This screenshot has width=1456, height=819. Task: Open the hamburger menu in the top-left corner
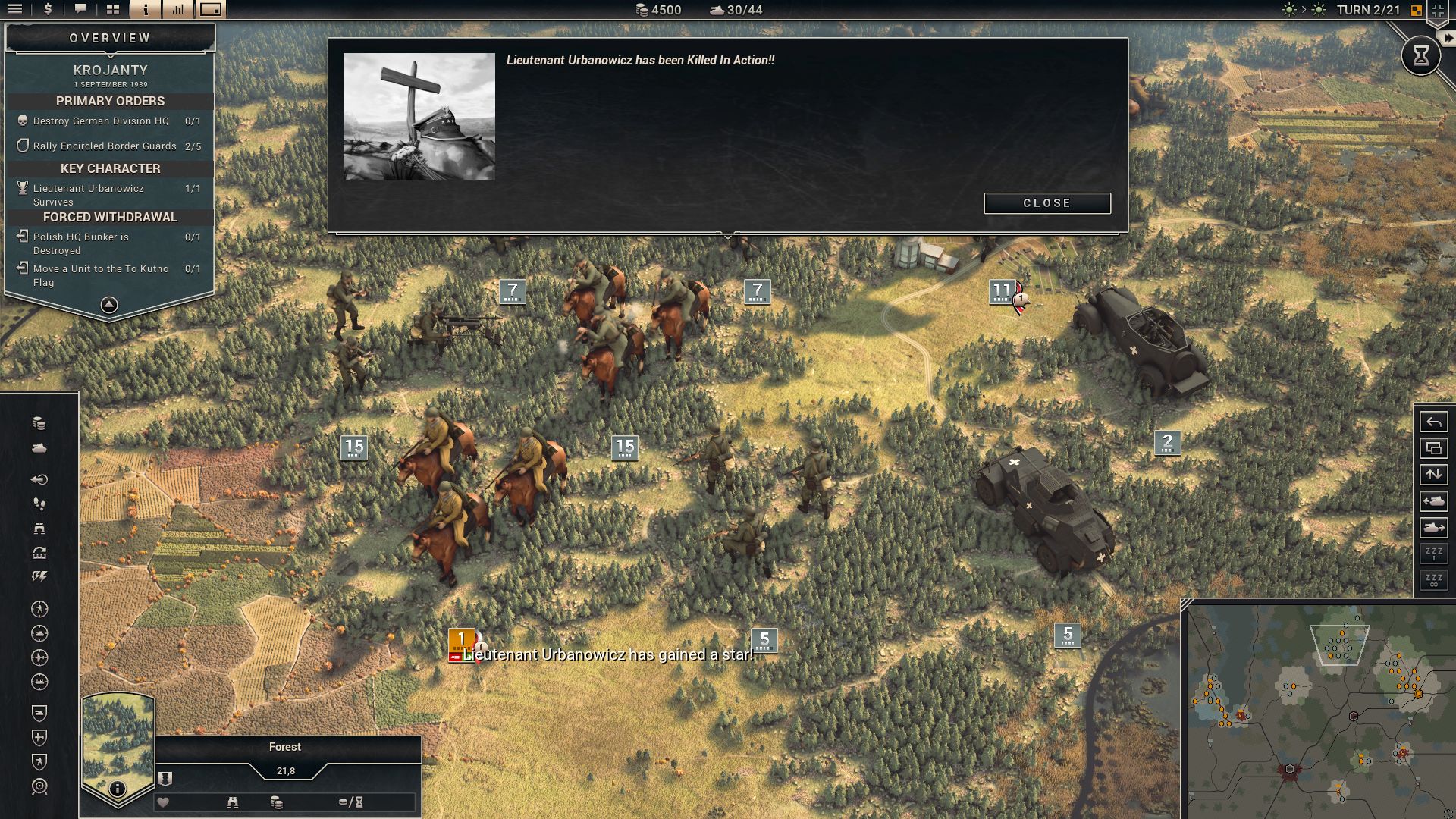coord(15,10)
